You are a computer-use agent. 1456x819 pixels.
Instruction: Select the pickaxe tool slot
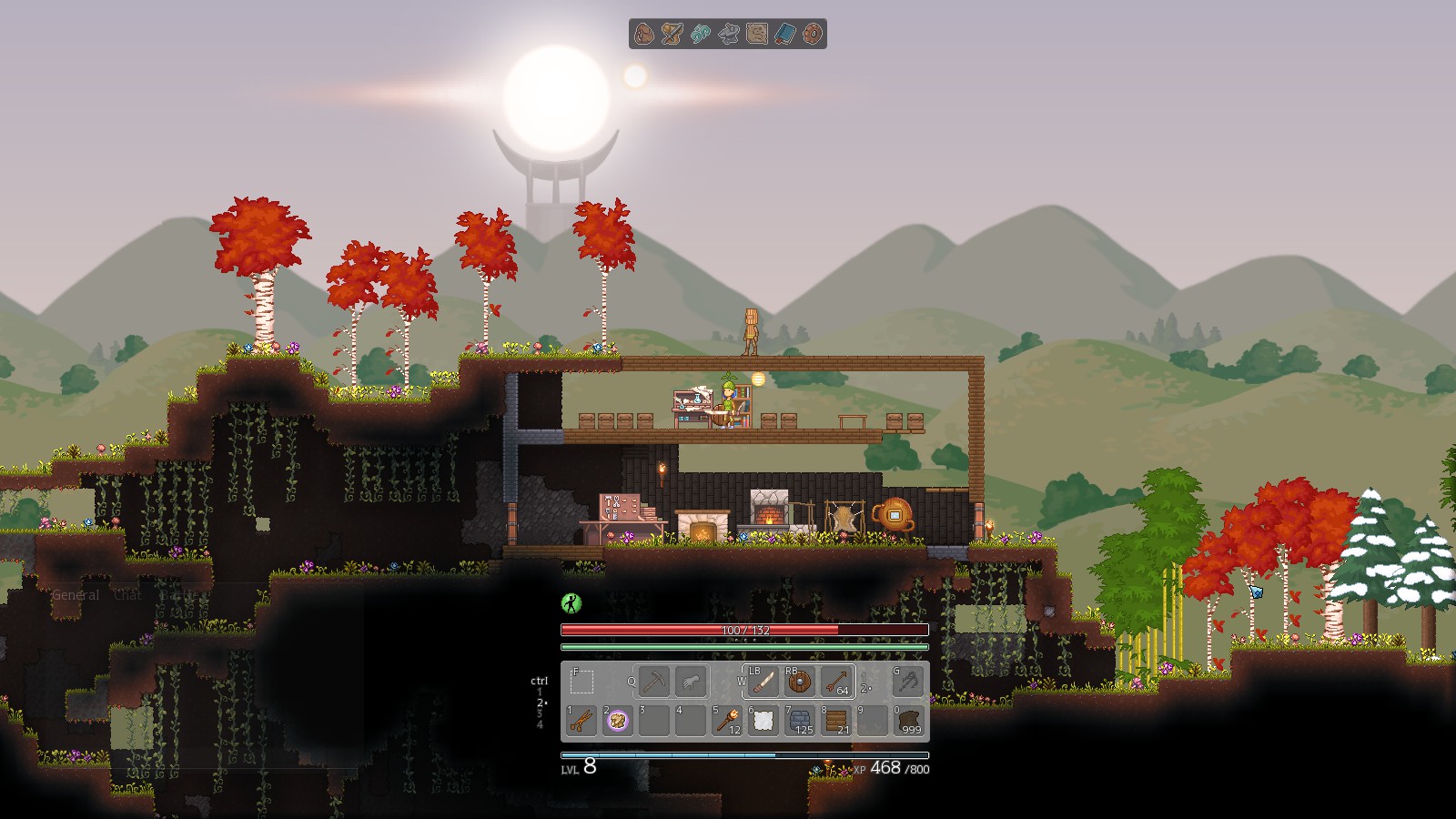653,681
